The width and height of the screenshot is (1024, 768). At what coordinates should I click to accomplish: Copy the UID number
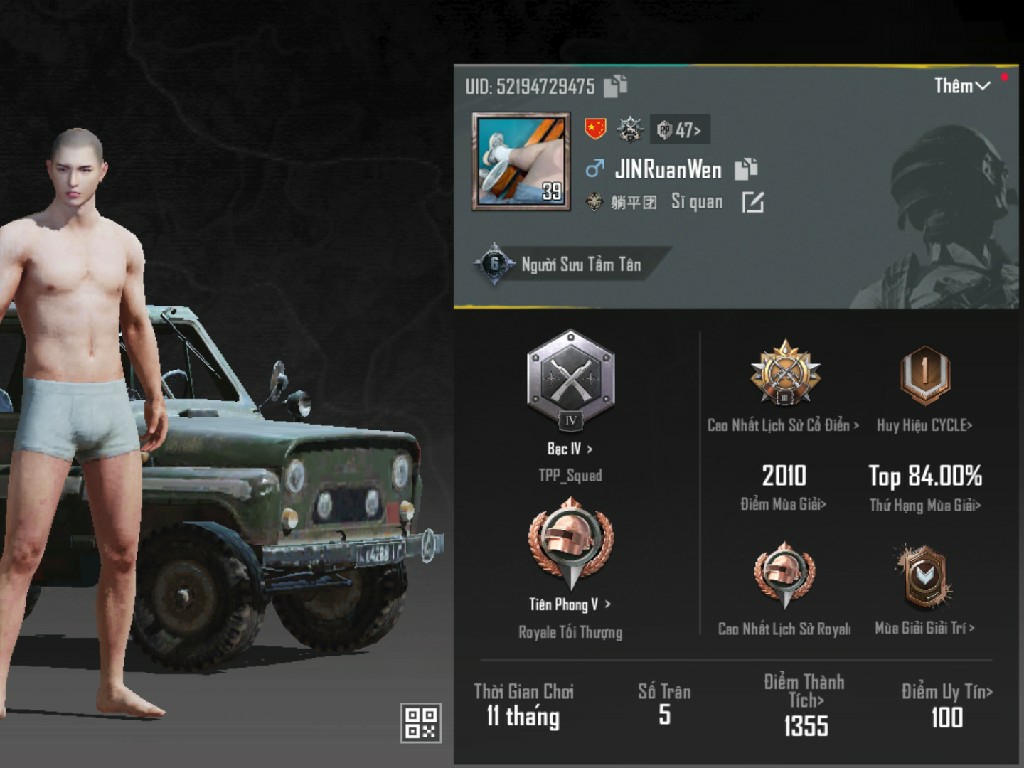pyautogui.click(x=616, y=86)
